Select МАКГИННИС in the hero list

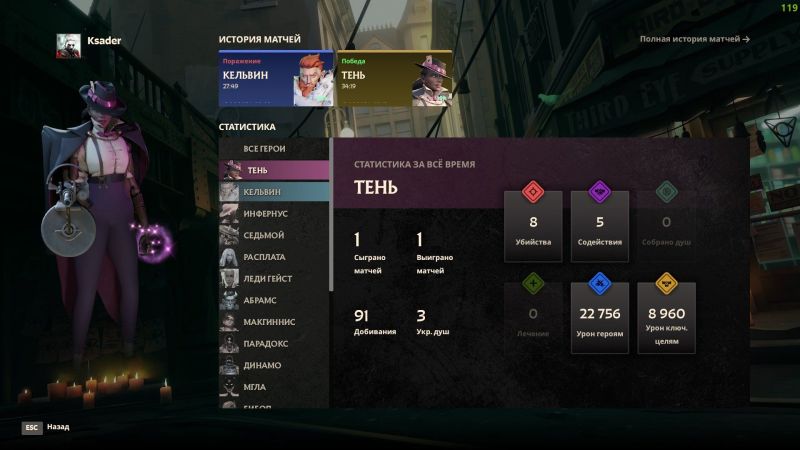coord(274,322)
